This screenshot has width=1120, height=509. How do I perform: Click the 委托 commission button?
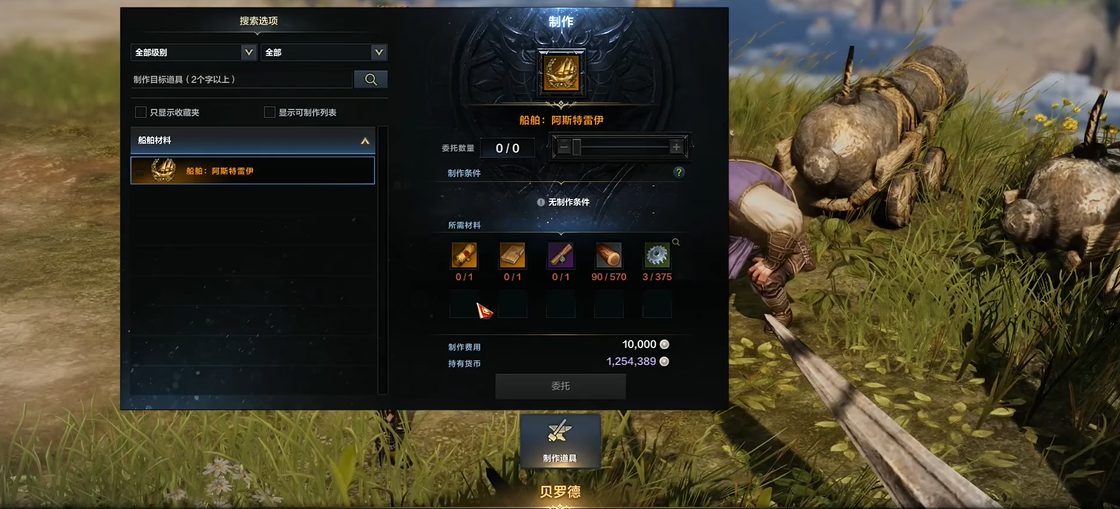click(560, 386)
